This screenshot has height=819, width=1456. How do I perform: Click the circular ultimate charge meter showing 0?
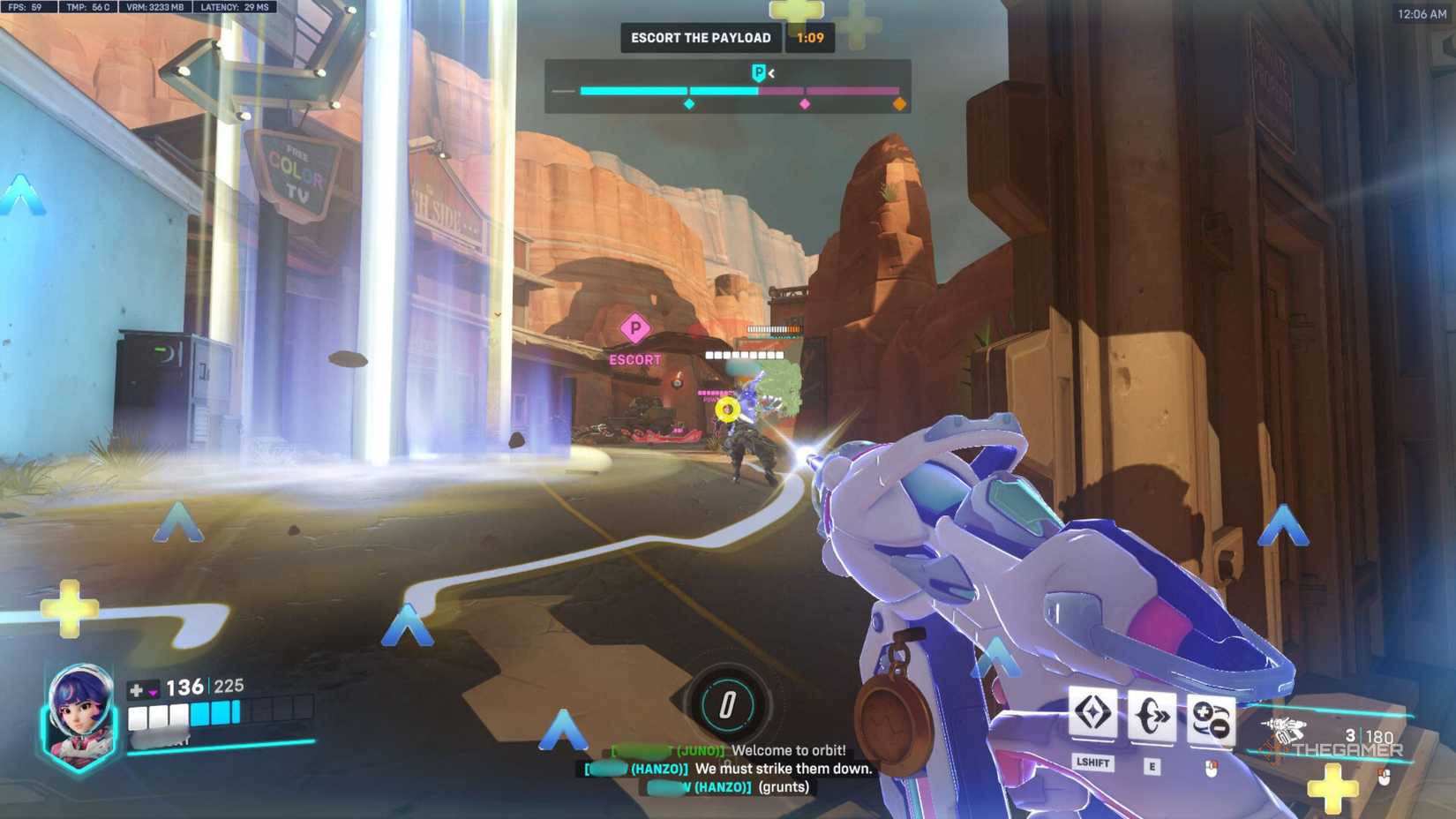coord(725,704)
